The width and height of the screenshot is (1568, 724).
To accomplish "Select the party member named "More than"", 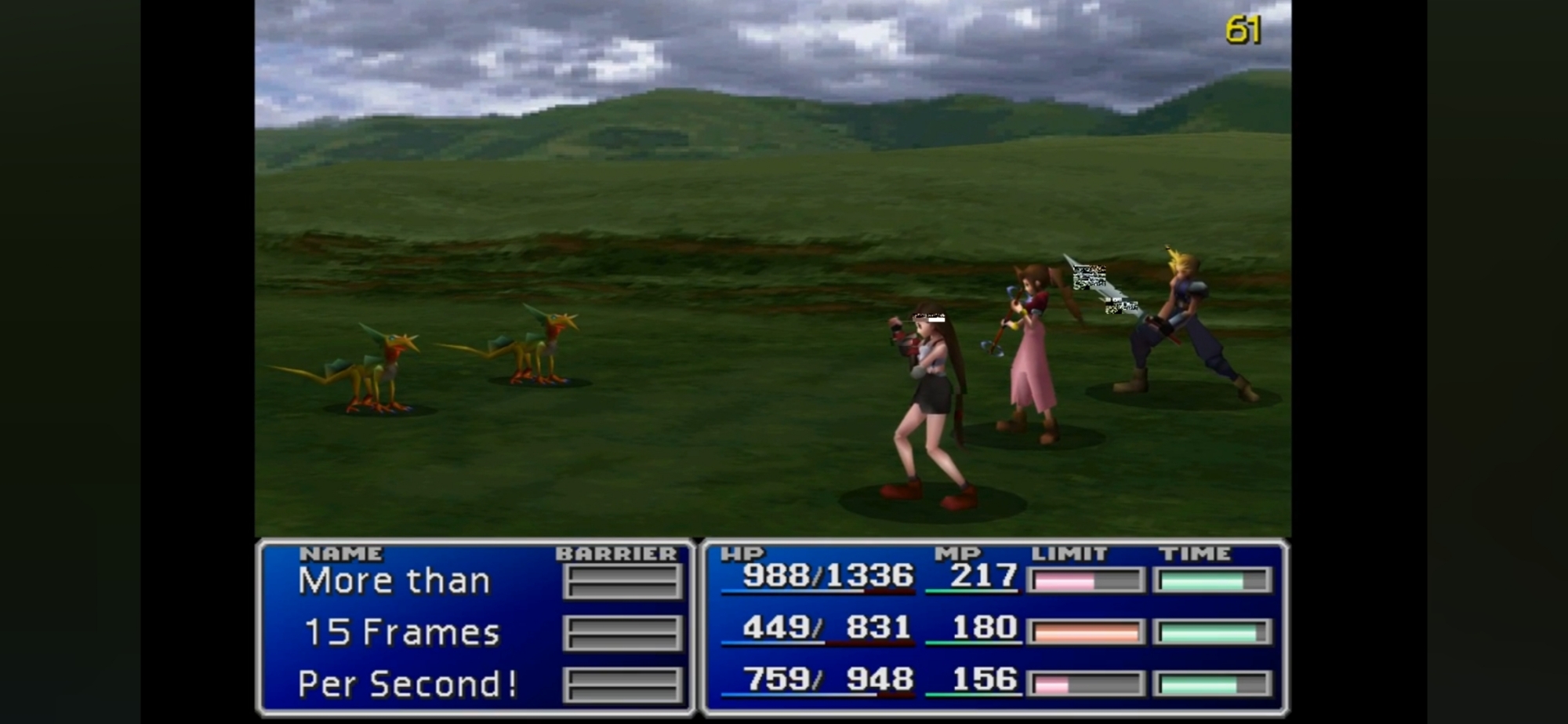I will pos(394,581).
